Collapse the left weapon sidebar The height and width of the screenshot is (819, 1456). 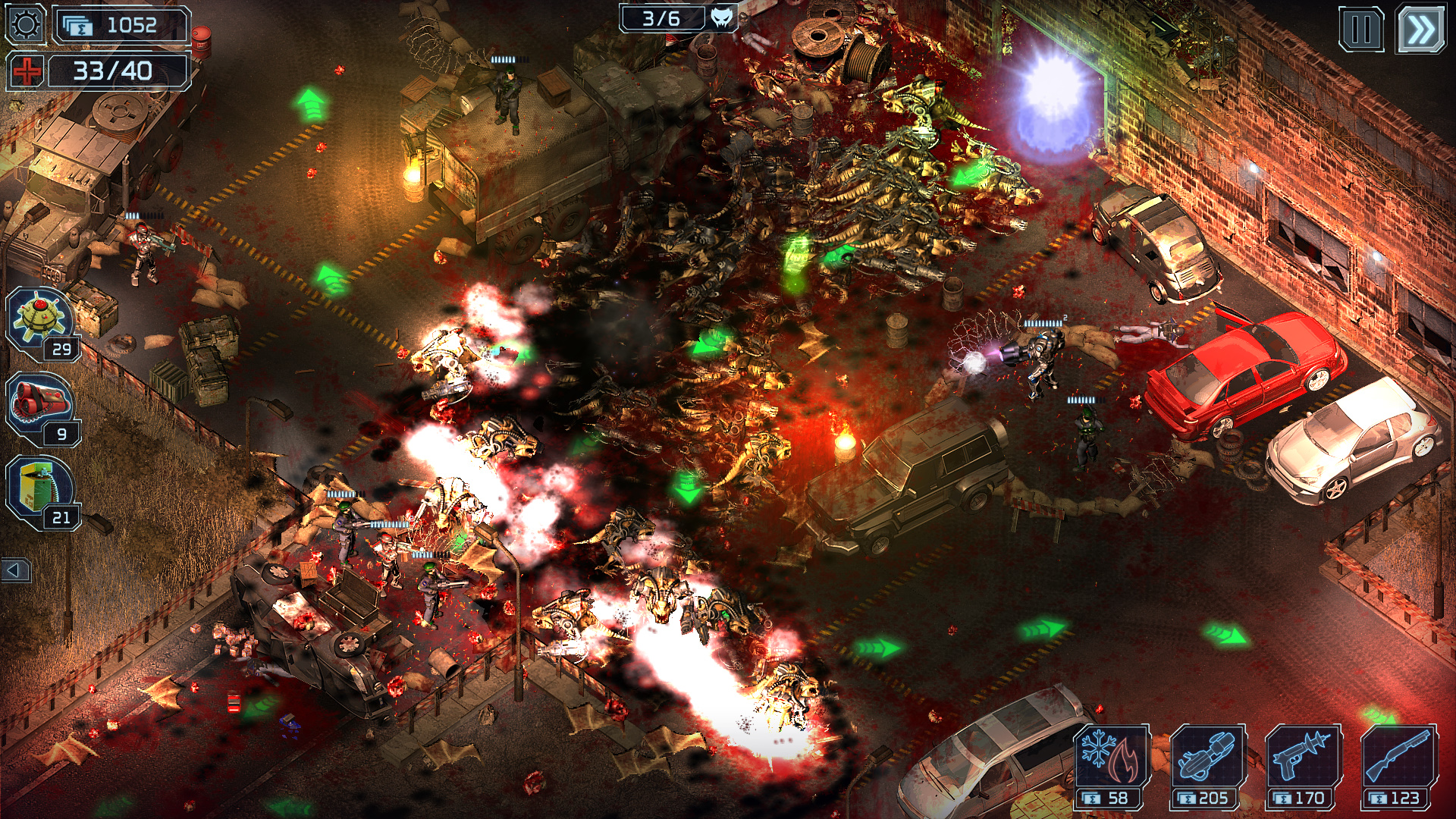click(17, 571)
